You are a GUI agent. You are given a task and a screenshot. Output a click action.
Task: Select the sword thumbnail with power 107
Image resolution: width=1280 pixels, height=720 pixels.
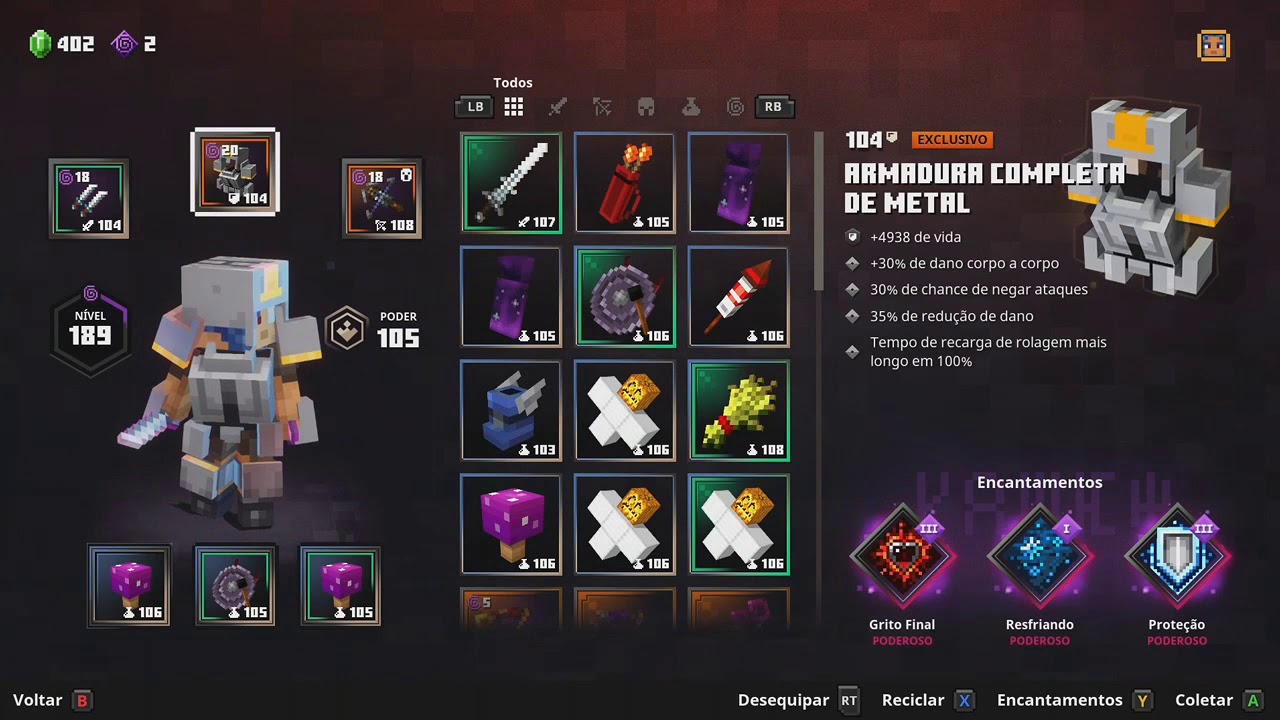tap(511, 183)
